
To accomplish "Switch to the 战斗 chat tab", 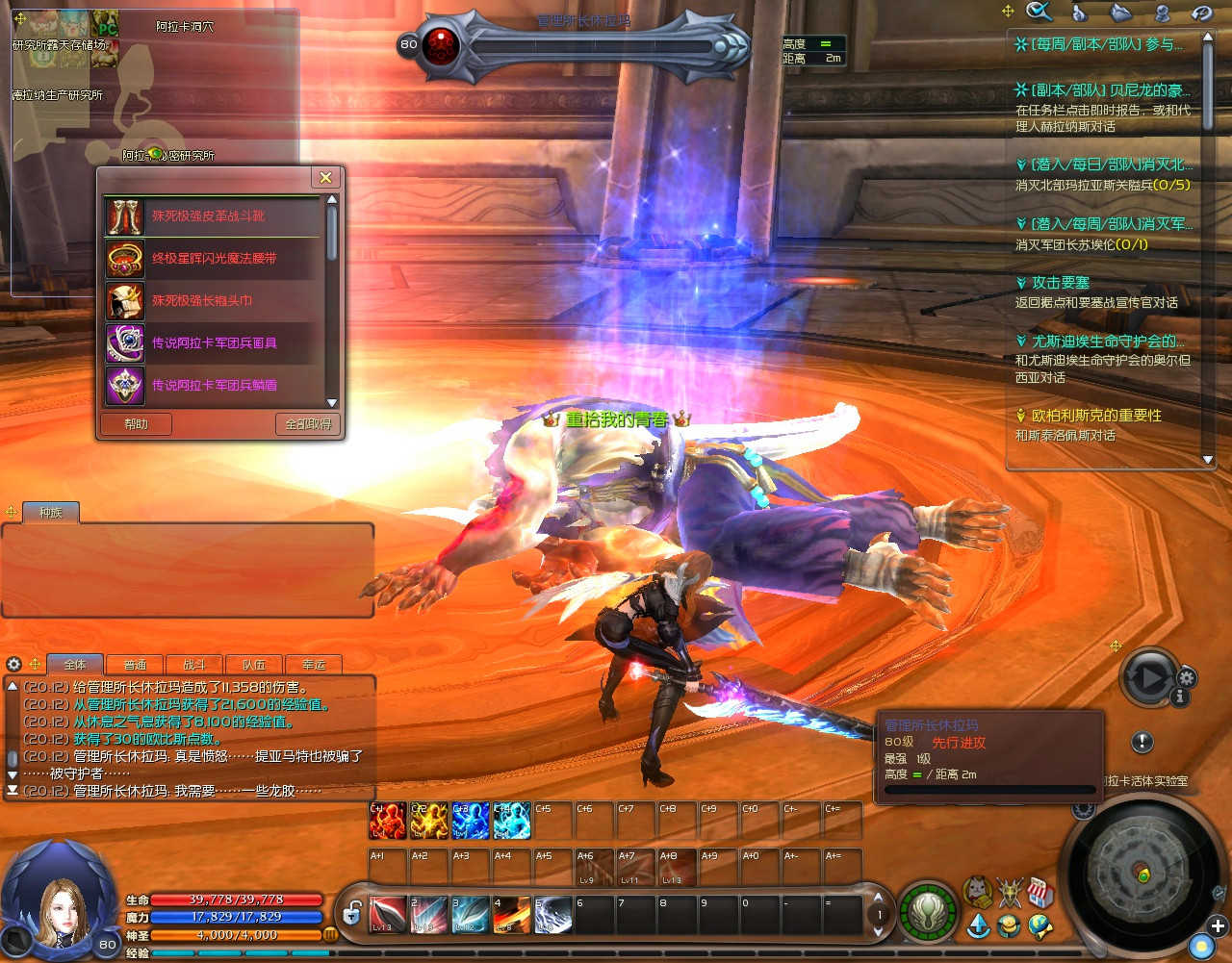I will pyautogui.click(x=194, y=665).
